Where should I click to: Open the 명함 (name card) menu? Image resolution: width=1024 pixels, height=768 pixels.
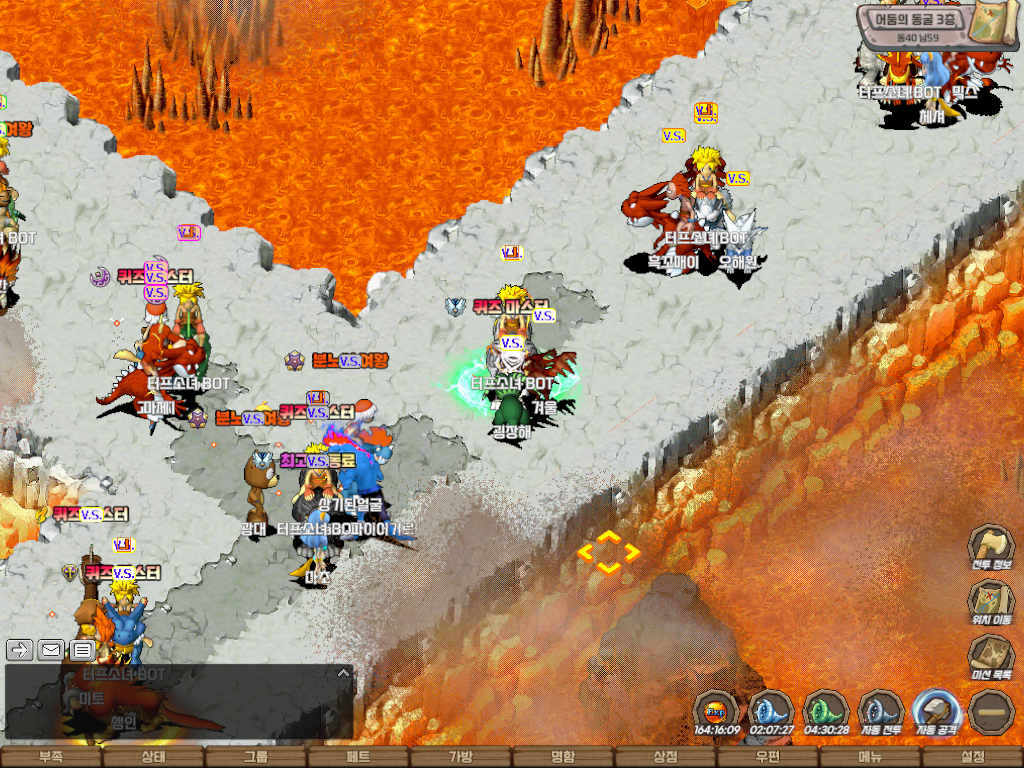pos(563,757)
